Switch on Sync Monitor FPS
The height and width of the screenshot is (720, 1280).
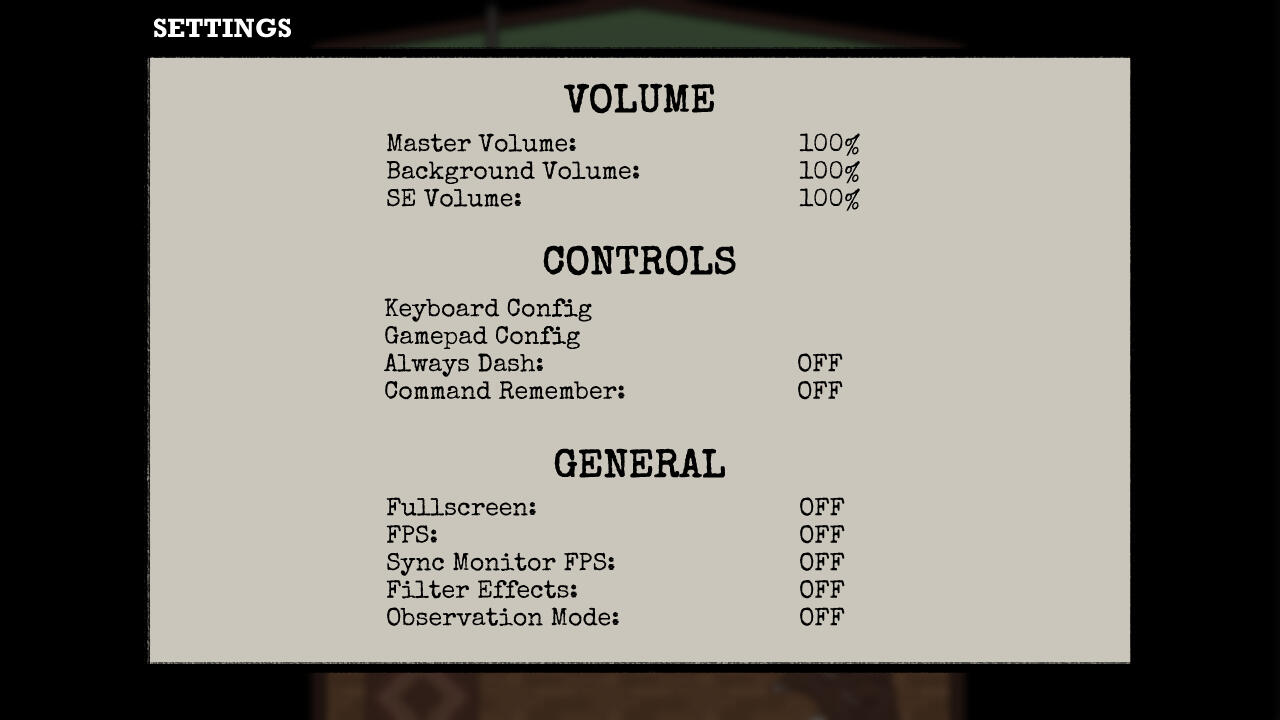pos(500,563)
